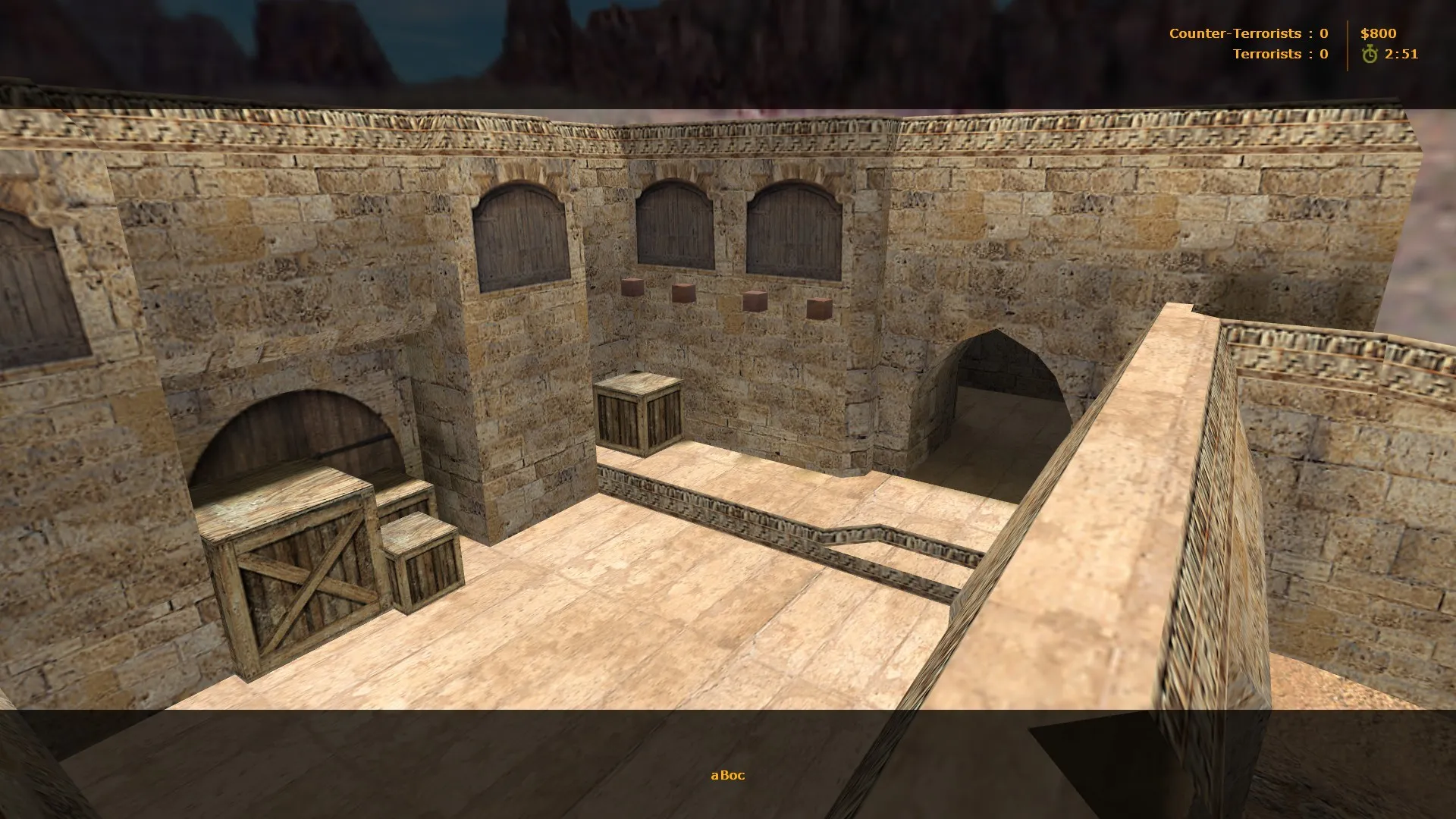The width and height of the screenshot is (1456, 819).
Task: Click the player name aBoc
Action: [x=727, y=775]
